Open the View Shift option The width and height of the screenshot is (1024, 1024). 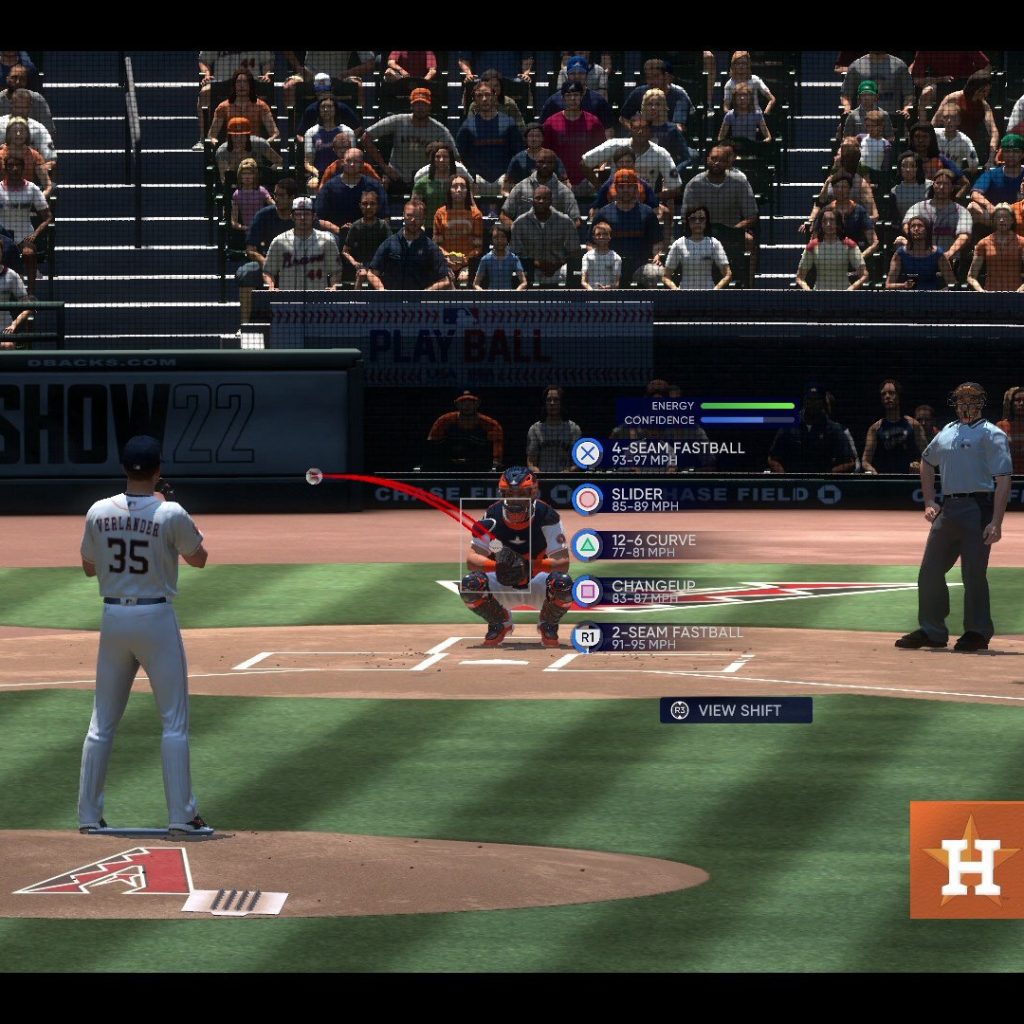736,710
